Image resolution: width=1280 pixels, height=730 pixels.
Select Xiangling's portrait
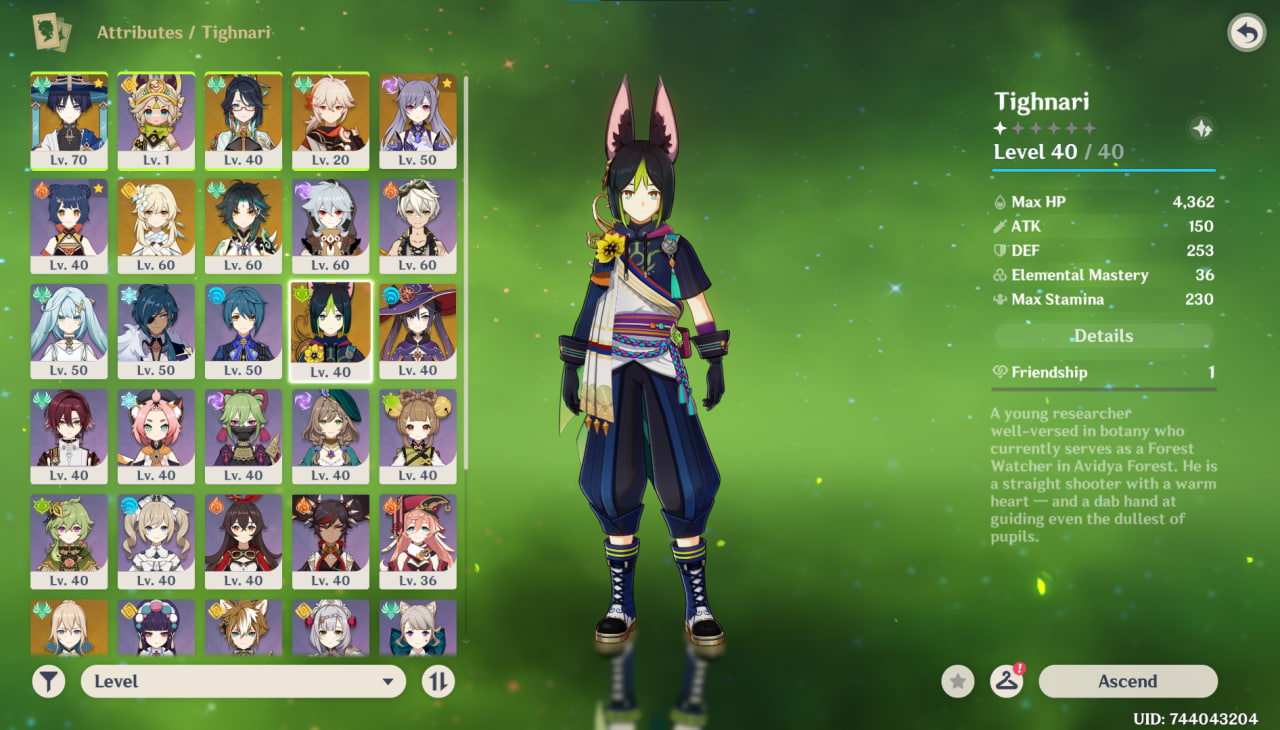pyautogui.click(x=69, y=225)
